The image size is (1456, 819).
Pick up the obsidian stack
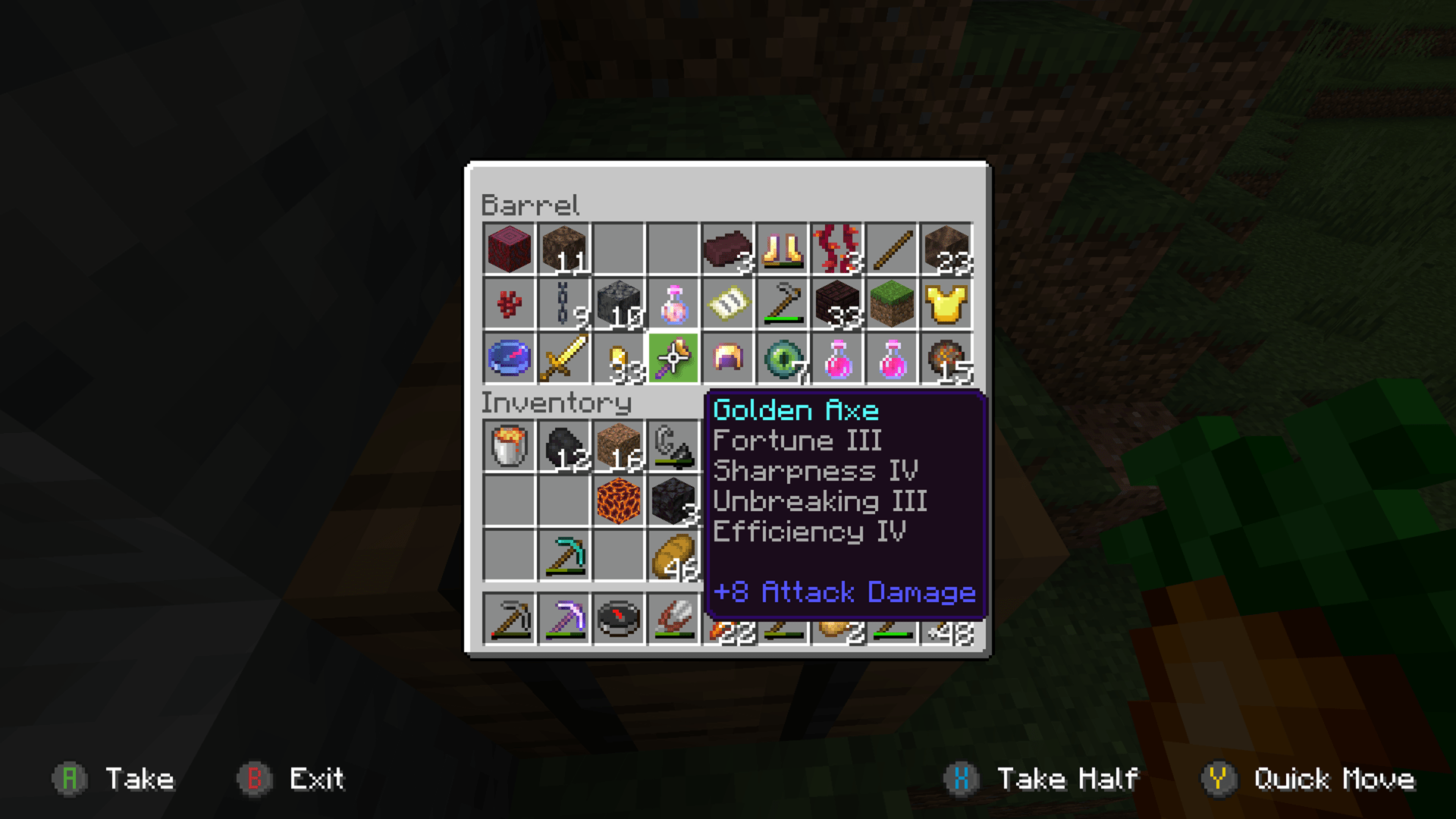(672, 500)
